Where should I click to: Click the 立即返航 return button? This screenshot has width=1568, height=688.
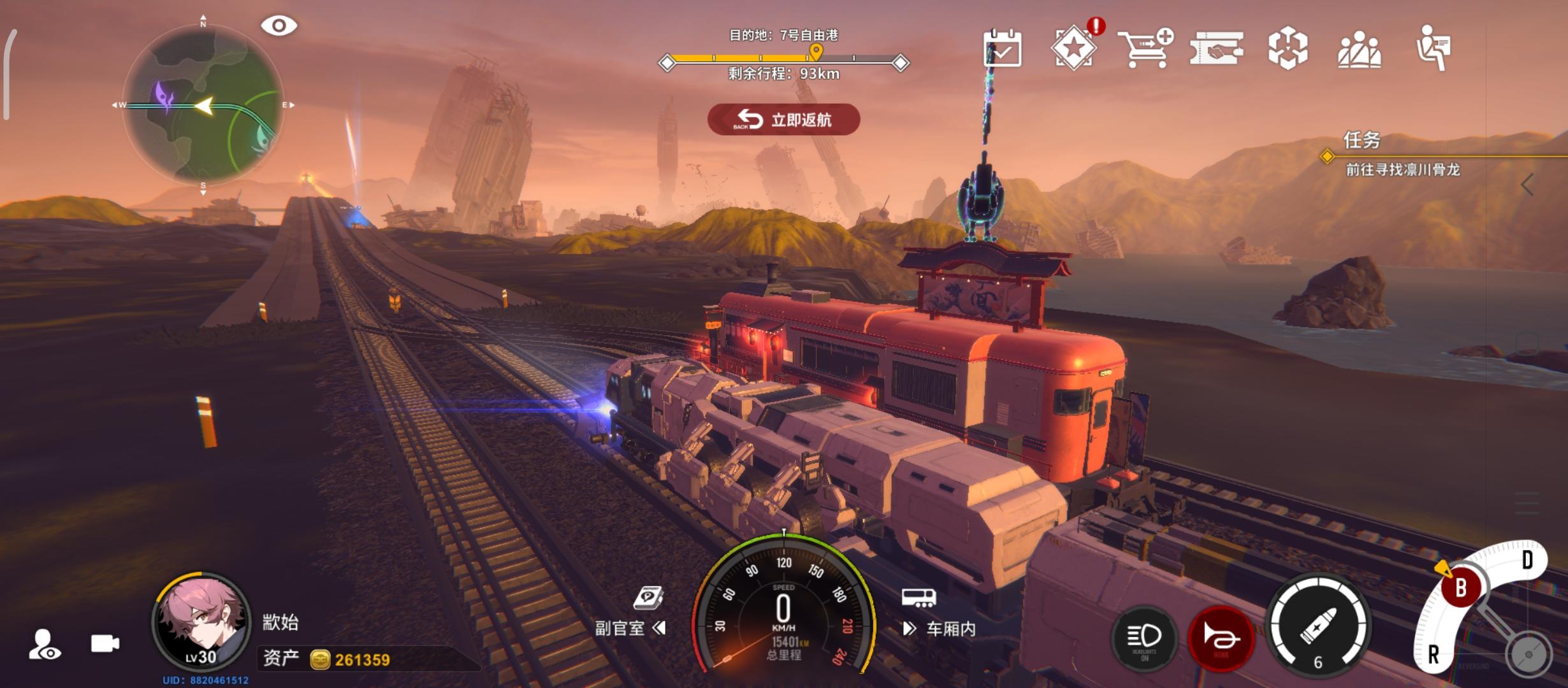[783, 119]
